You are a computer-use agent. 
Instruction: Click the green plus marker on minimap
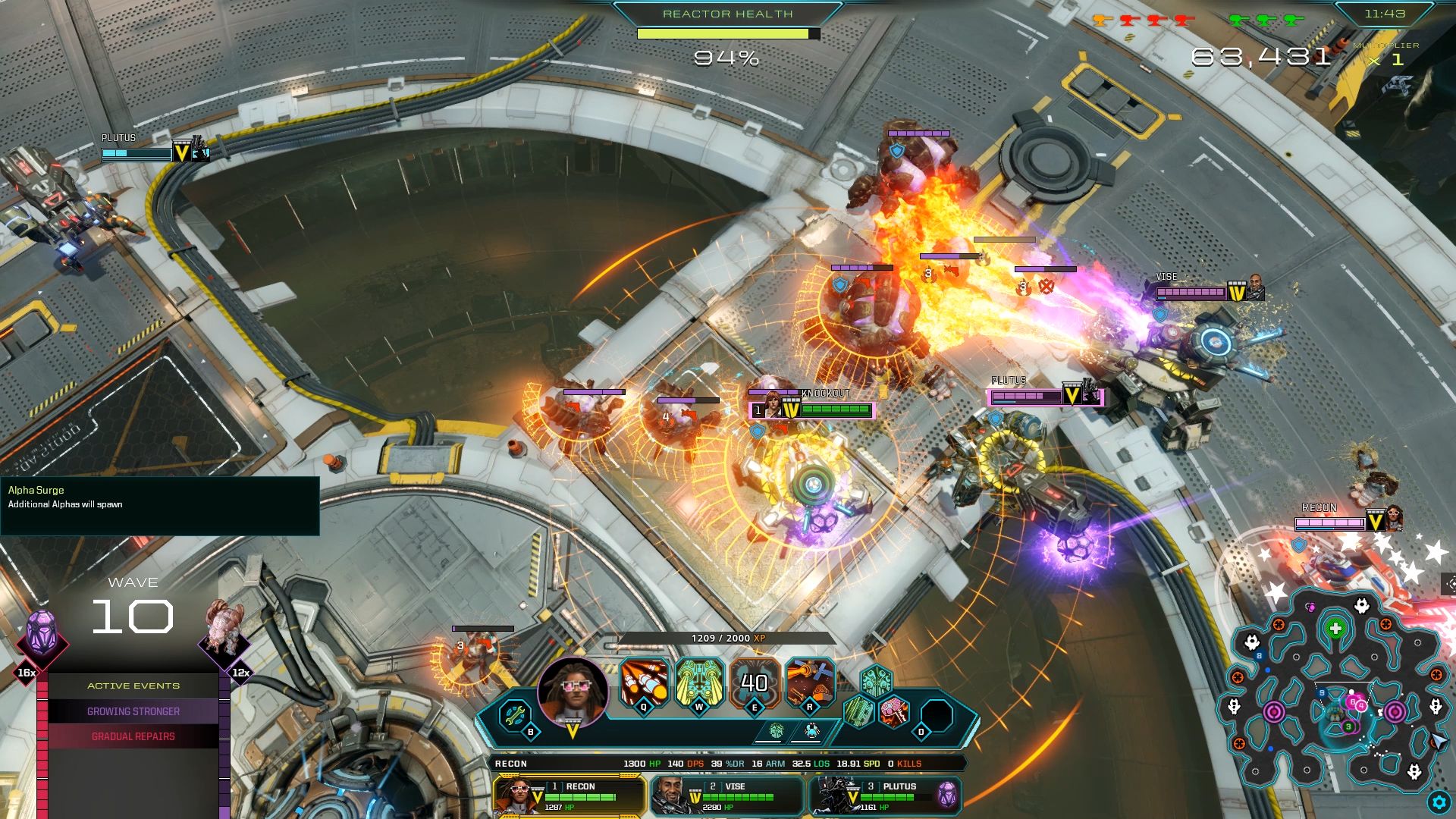click(x=1335, y=629)
